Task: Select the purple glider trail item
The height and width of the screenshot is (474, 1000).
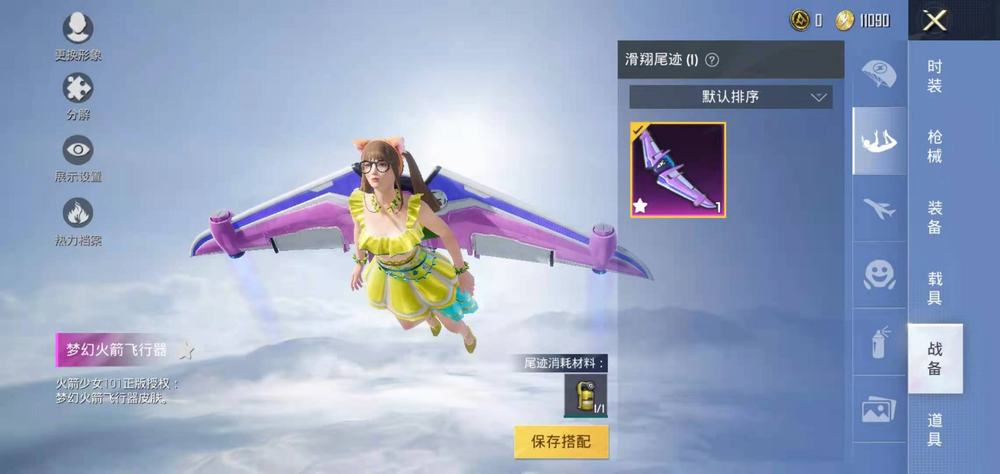Action: (678, 170)
